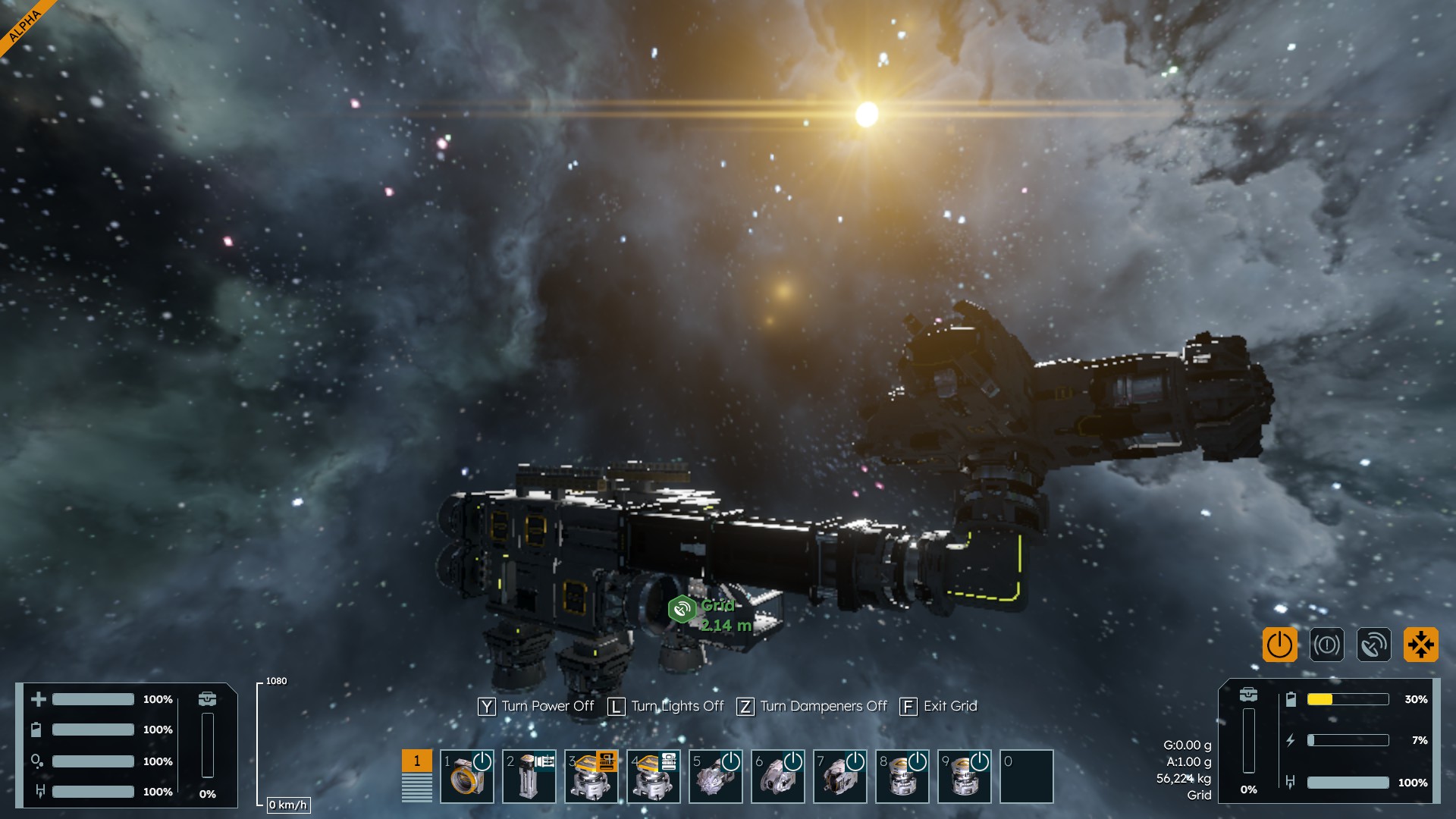Image resolution: width=1456 pixels, height=819 pixels.
Task: Toggle the orange inertia dampeners icon
Action: pyautogui.click(x=1420, y=645)
